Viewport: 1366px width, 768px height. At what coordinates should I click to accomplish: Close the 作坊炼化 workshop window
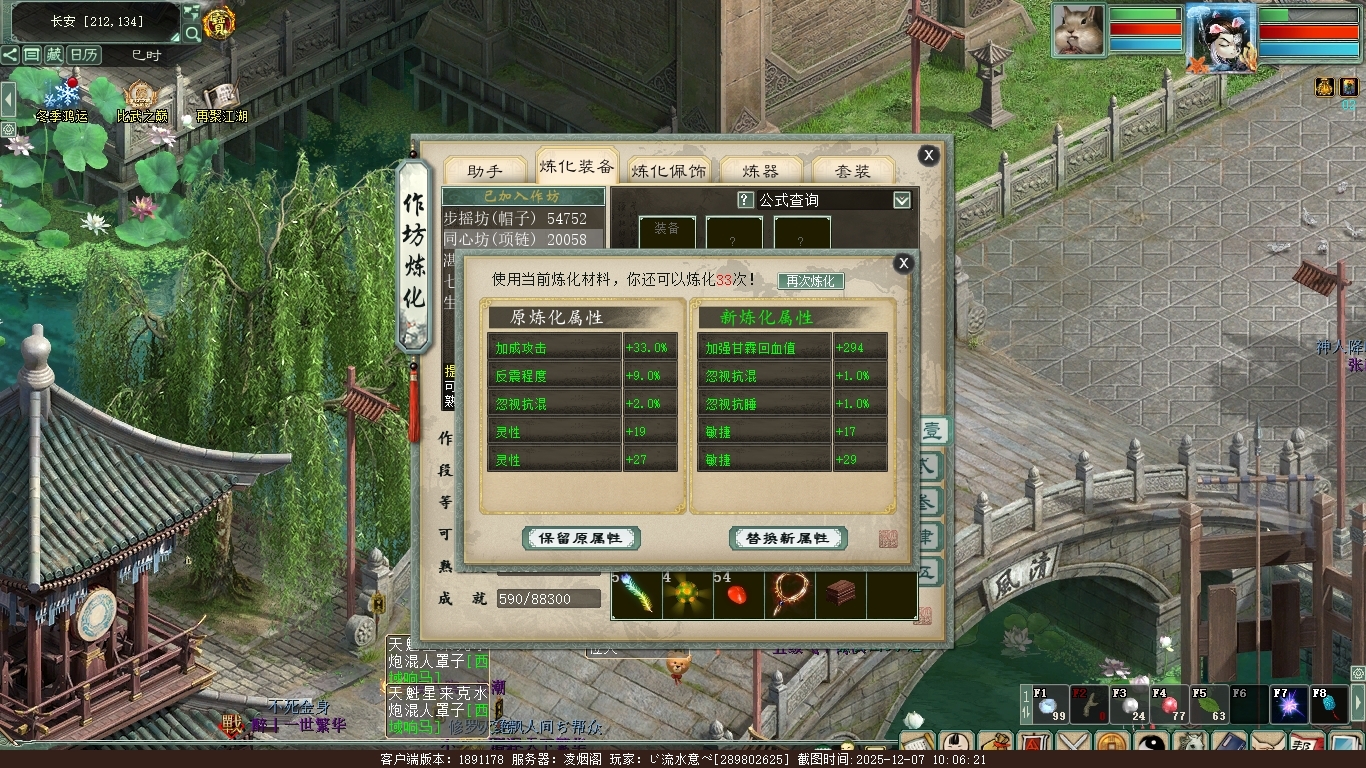point(929,155)
